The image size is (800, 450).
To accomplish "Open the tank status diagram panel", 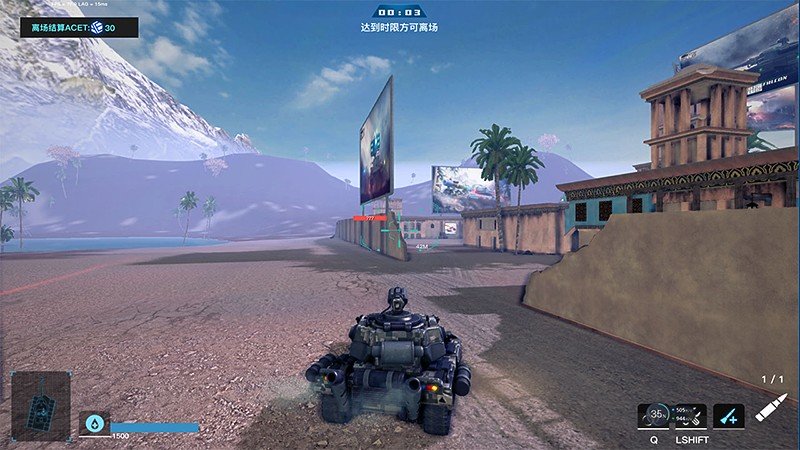I will point(41,407).
